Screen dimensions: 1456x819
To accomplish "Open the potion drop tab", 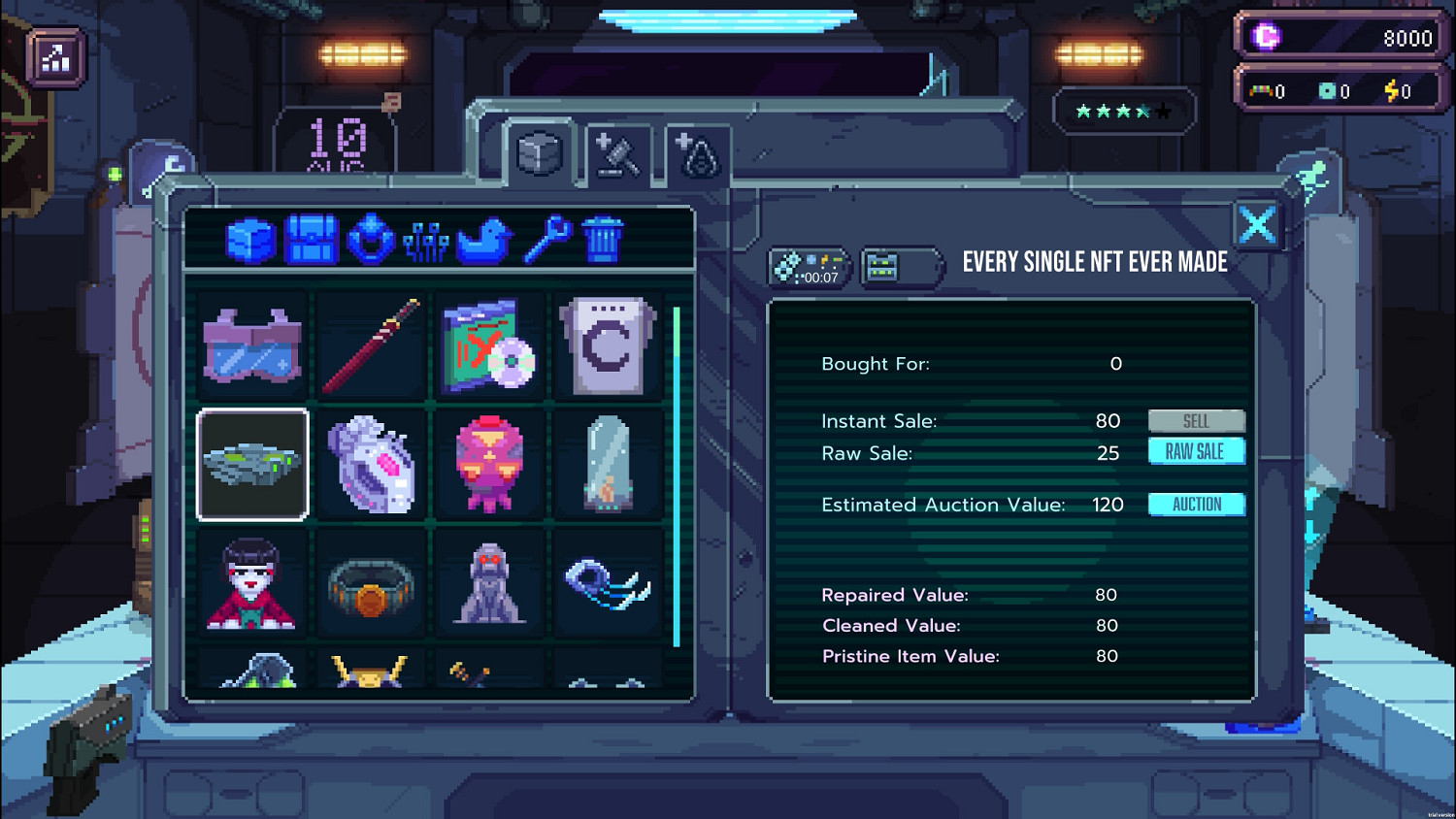I will point(697,155).
